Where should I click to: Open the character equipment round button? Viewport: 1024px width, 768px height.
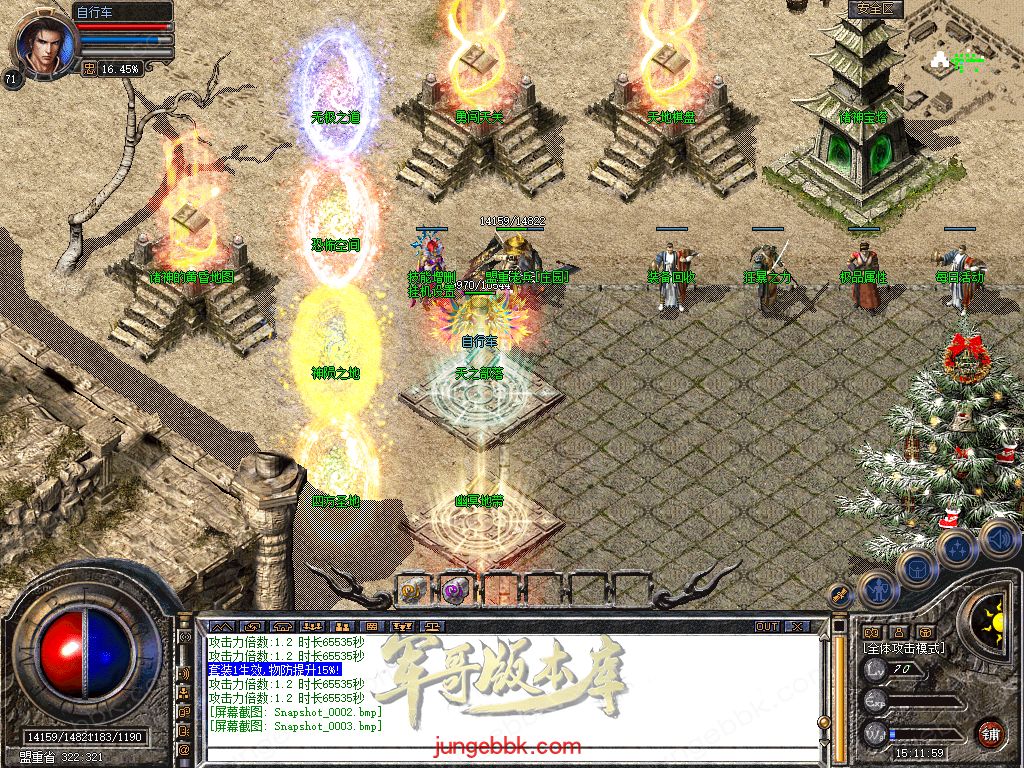click(877, 590)
